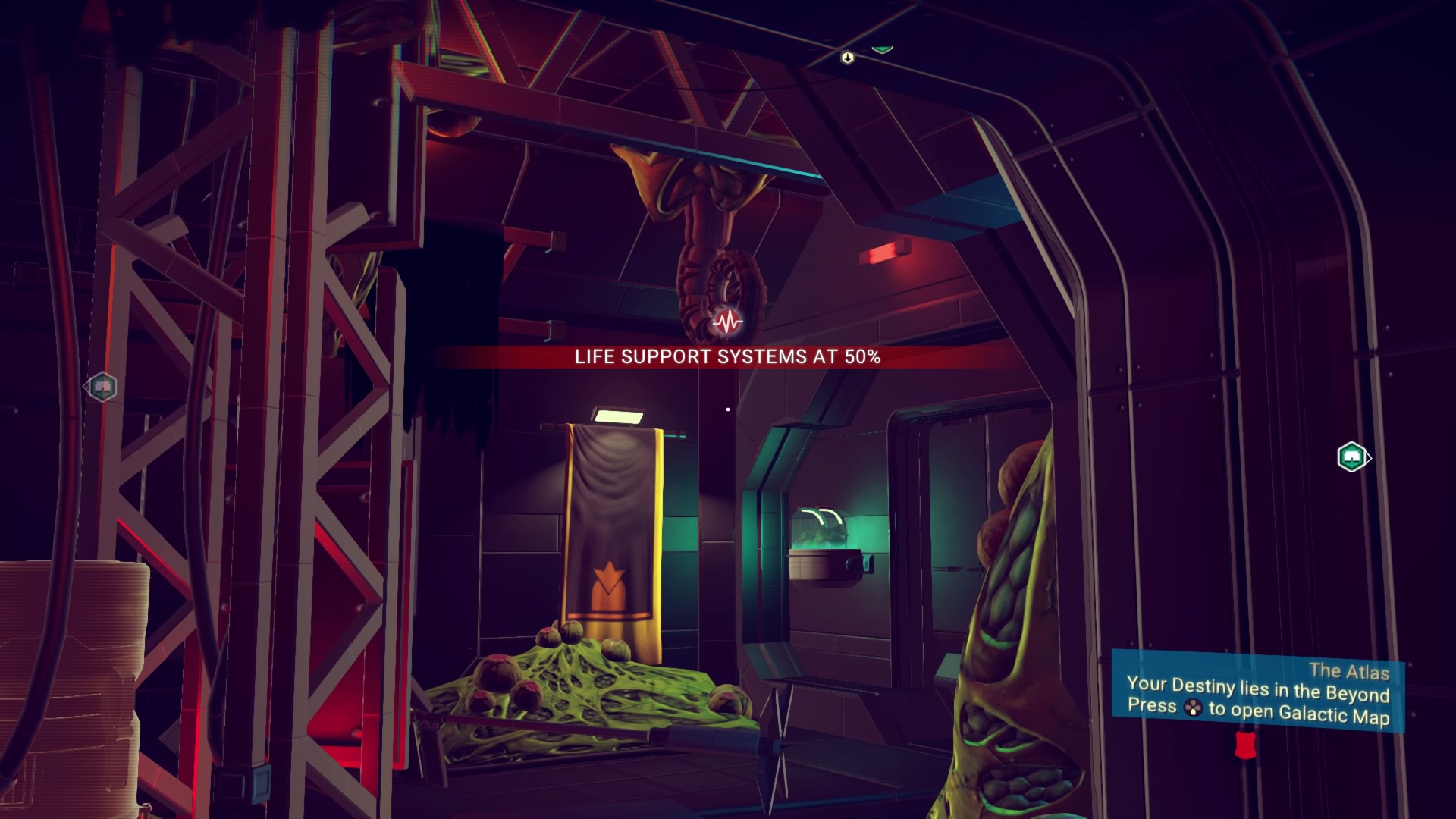Click the green downward chevron marker
The width and height of the screenshot is (1456, 819).
pos(881,49)
